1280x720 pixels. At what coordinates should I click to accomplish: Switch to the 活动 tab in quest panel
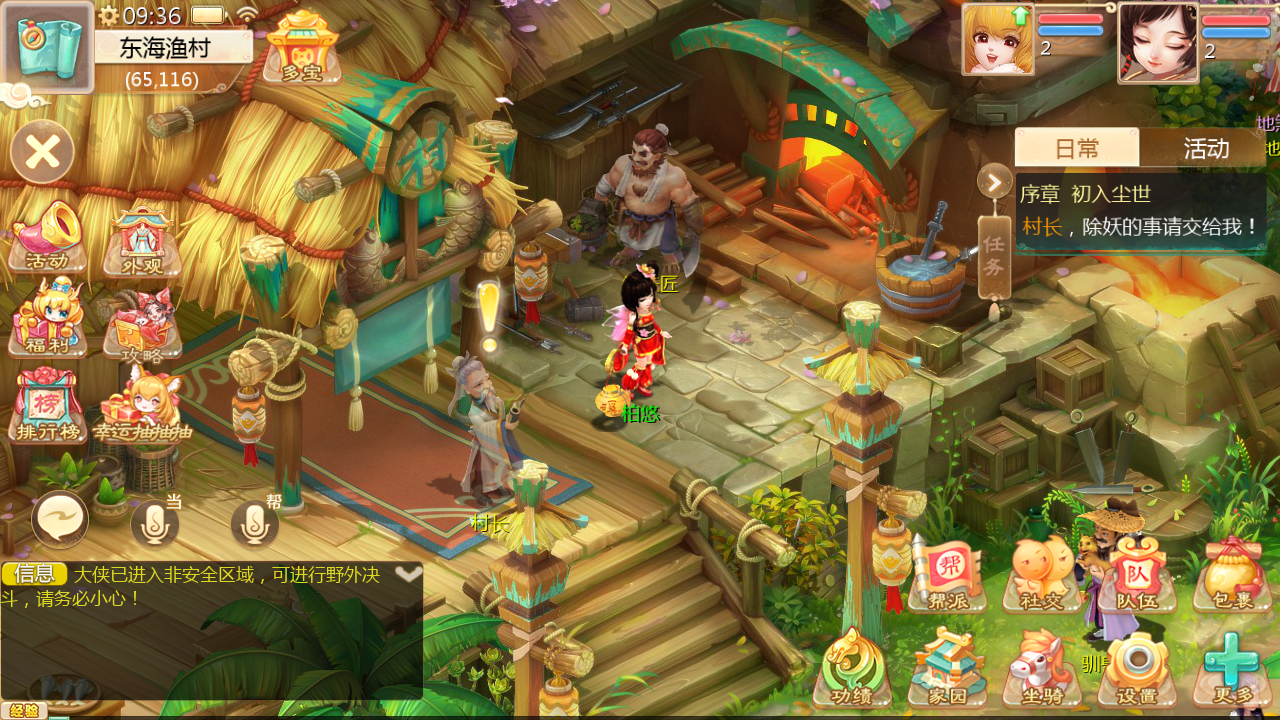point(1205,148)
